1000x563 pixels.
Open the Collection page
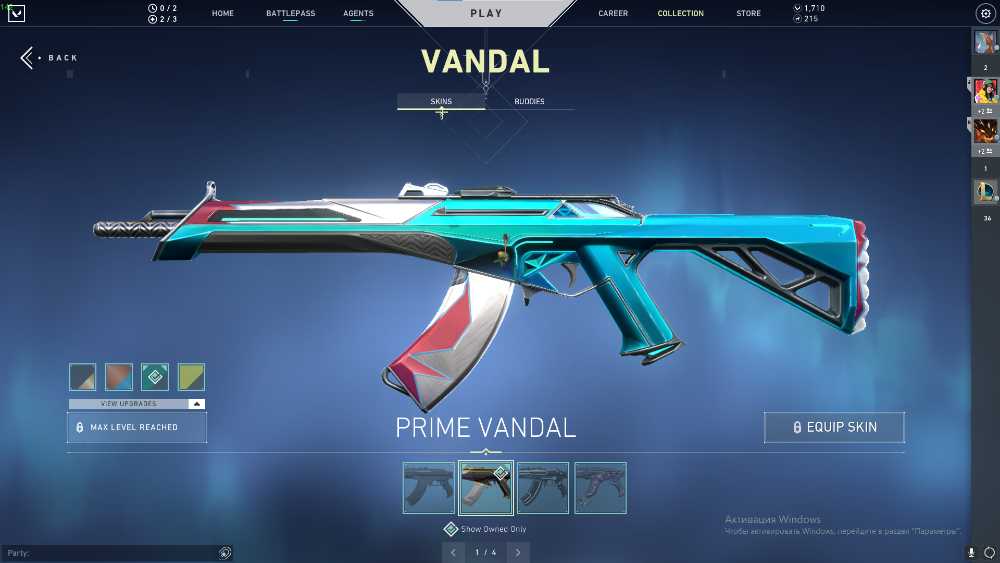point(680,14)
